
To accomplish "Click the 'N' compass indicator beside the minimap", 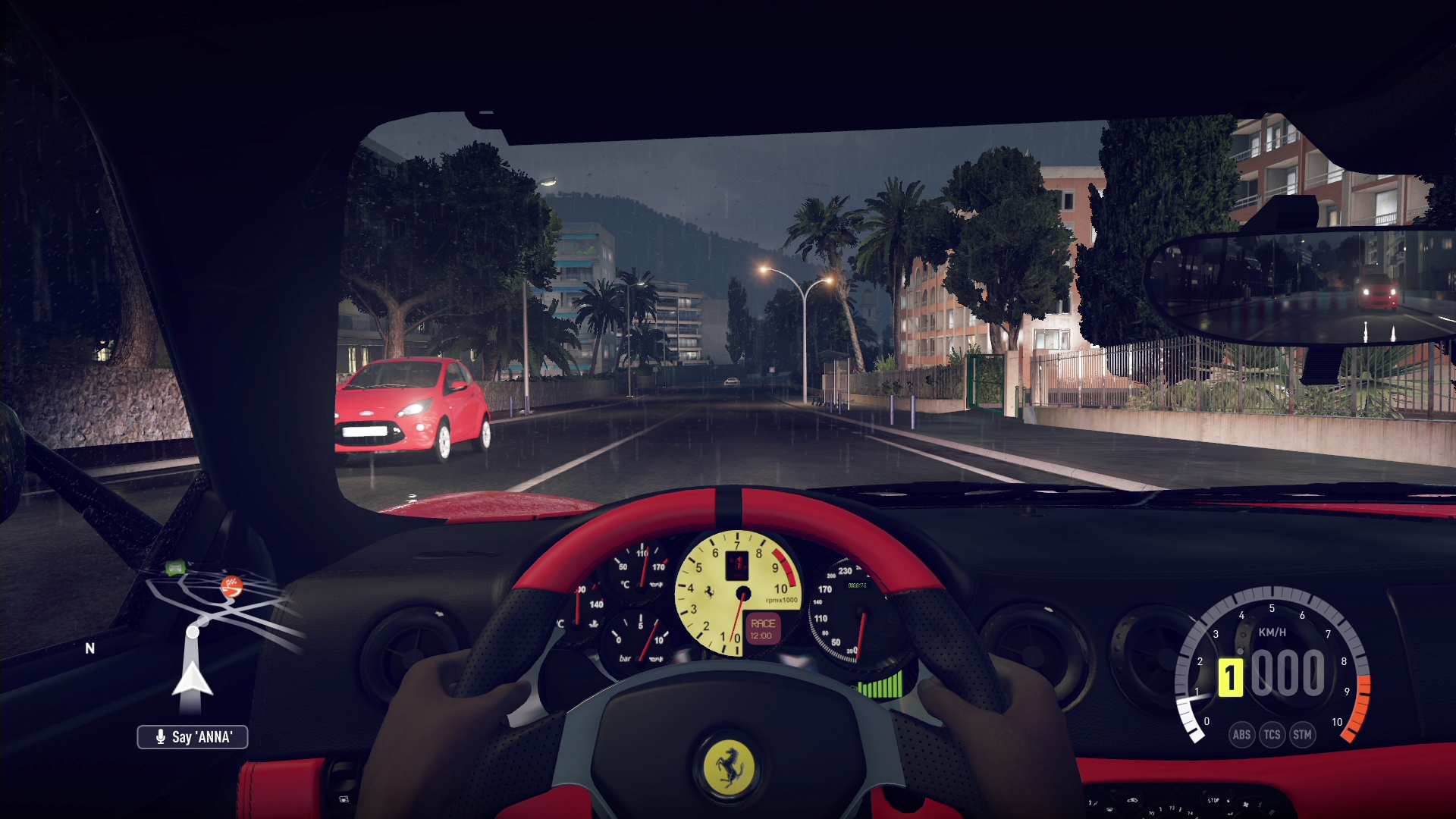I will coord(89,648).
